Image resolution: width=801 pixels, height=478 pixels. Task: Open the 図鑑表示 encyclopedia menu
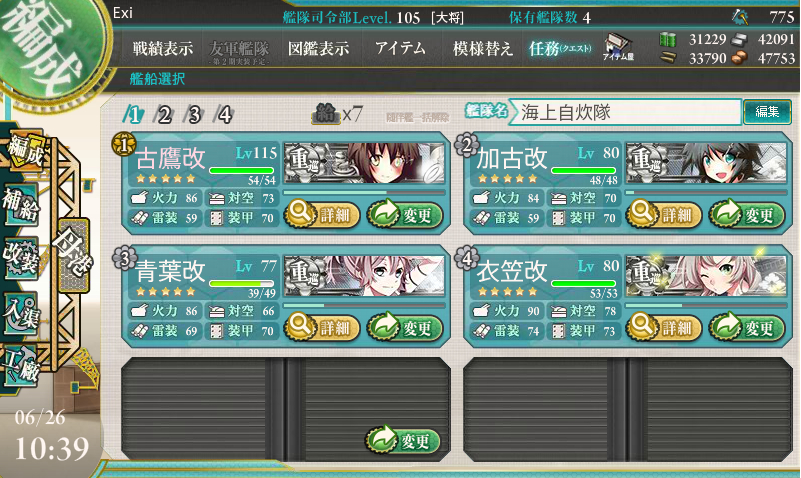point(318,48)
